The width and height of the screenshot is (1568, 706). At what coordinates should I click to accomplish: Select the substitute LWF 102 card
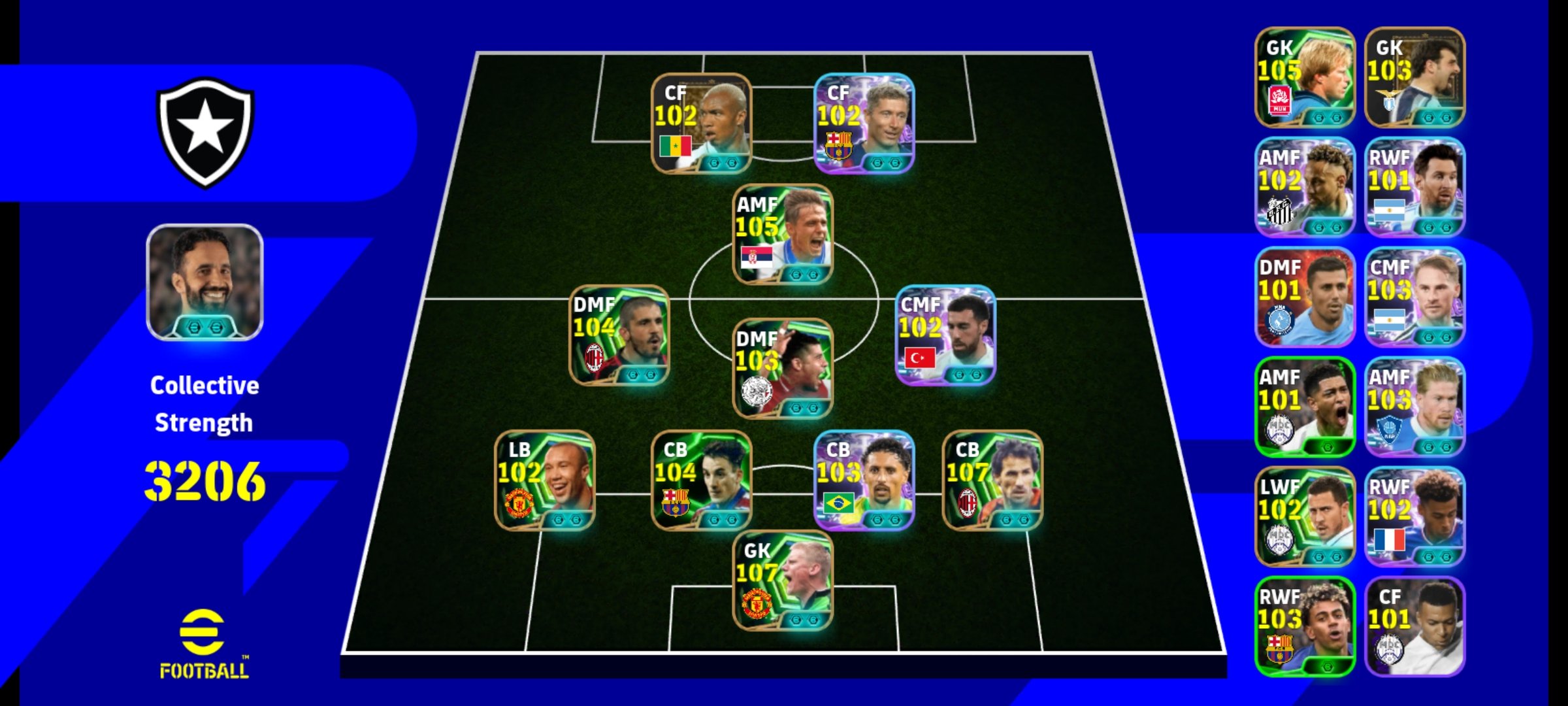(x=1305, y=516)
